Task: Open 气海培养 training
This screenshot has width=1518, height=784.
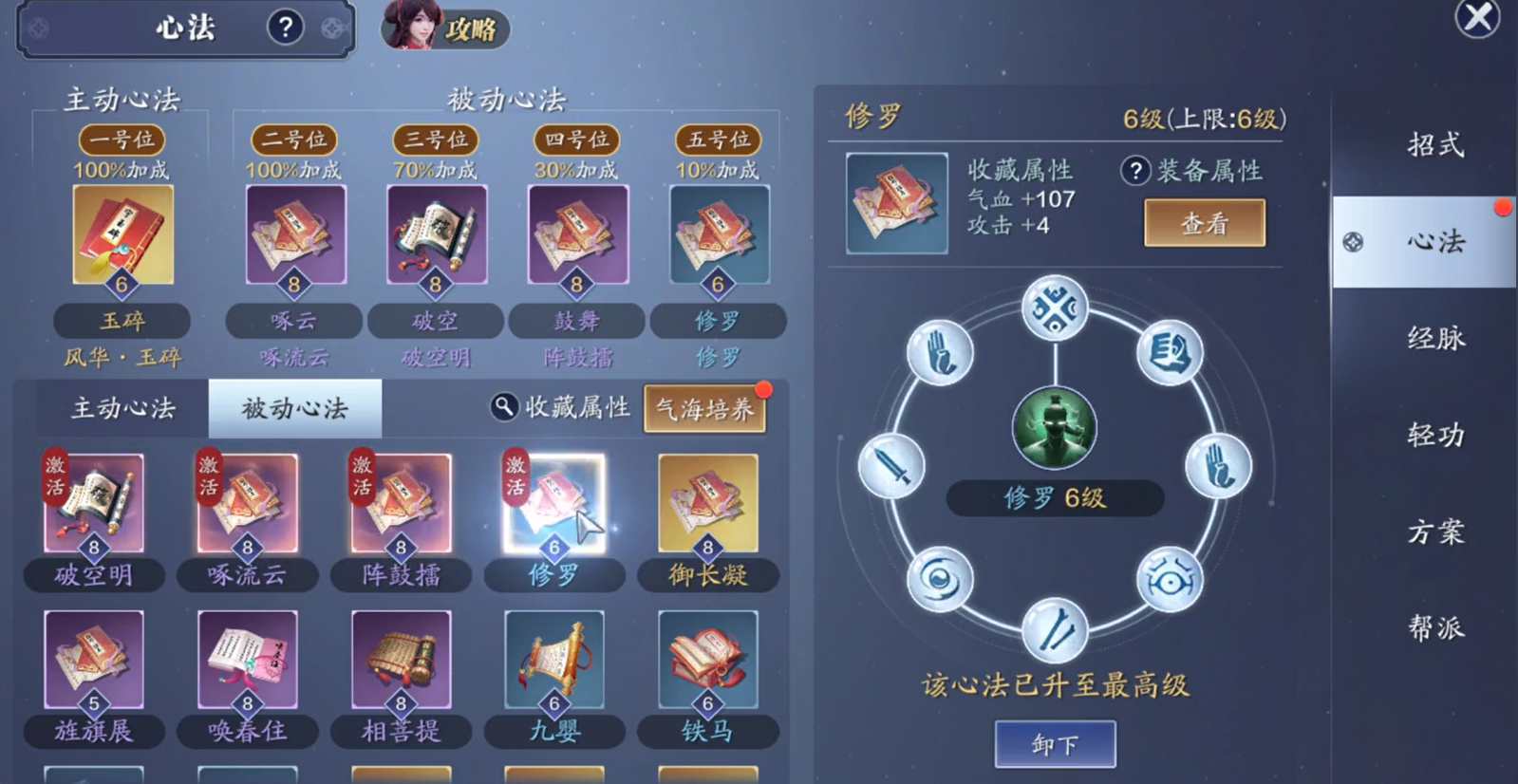Action: point(705,406)
